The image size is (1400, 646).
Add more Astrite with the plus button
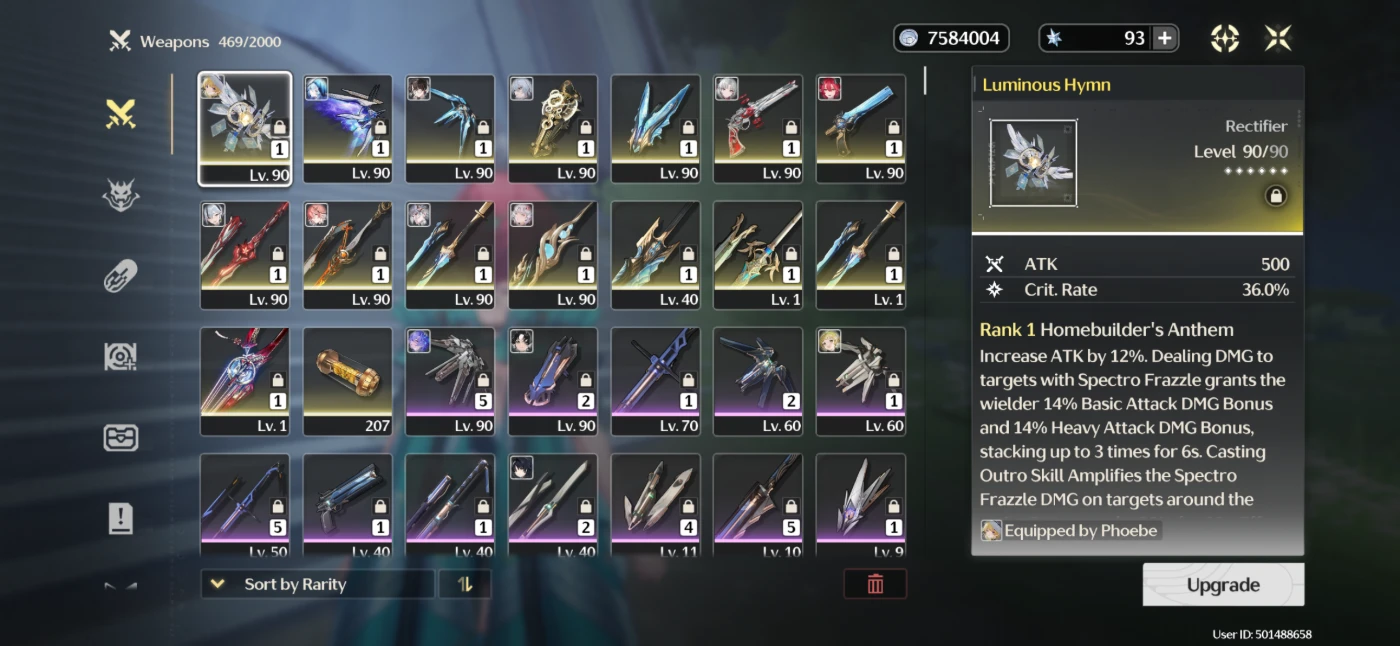1165,38
